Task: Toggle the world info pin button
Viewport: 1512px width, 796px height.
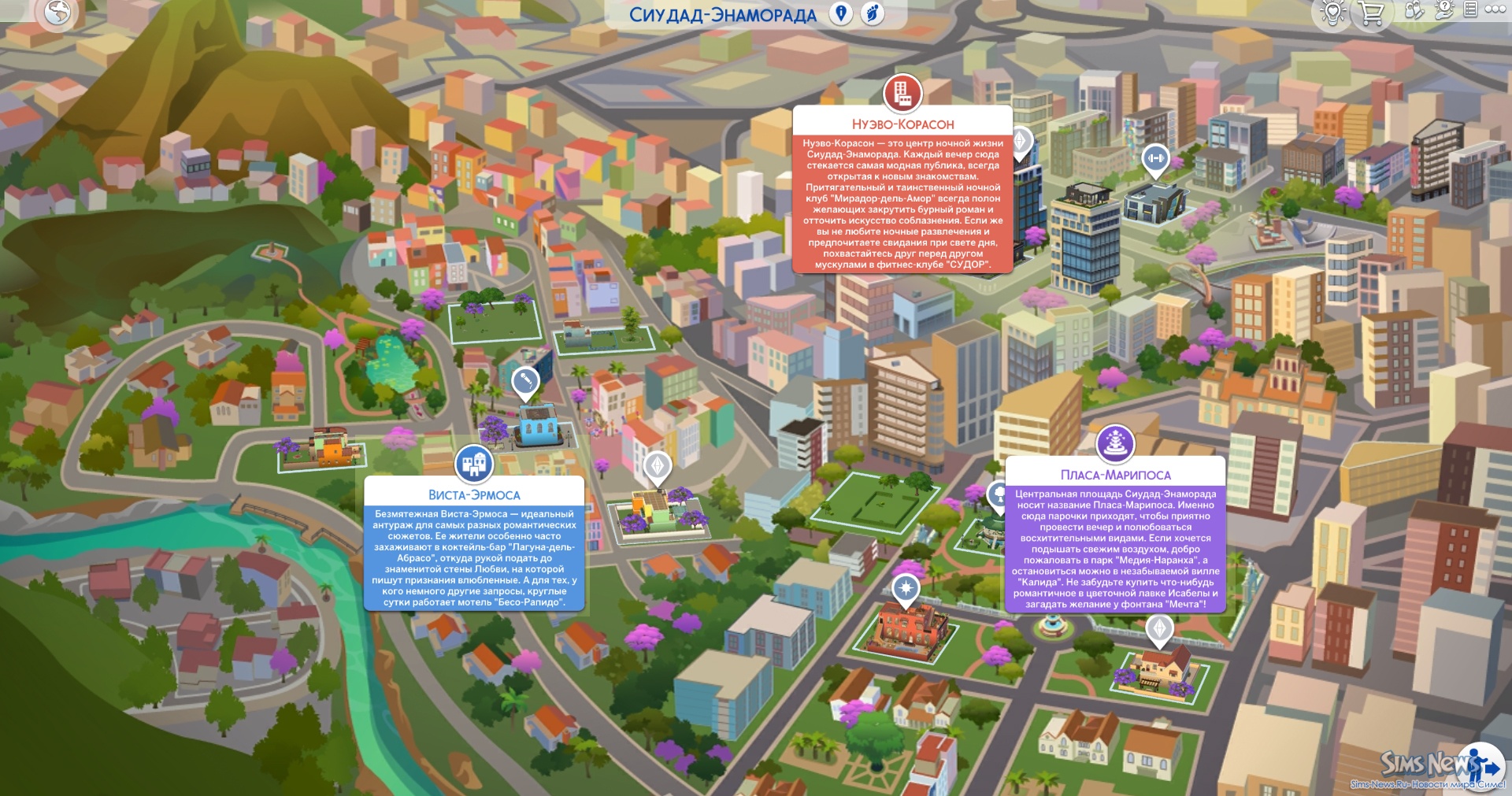Action: (x=841, y=13)
